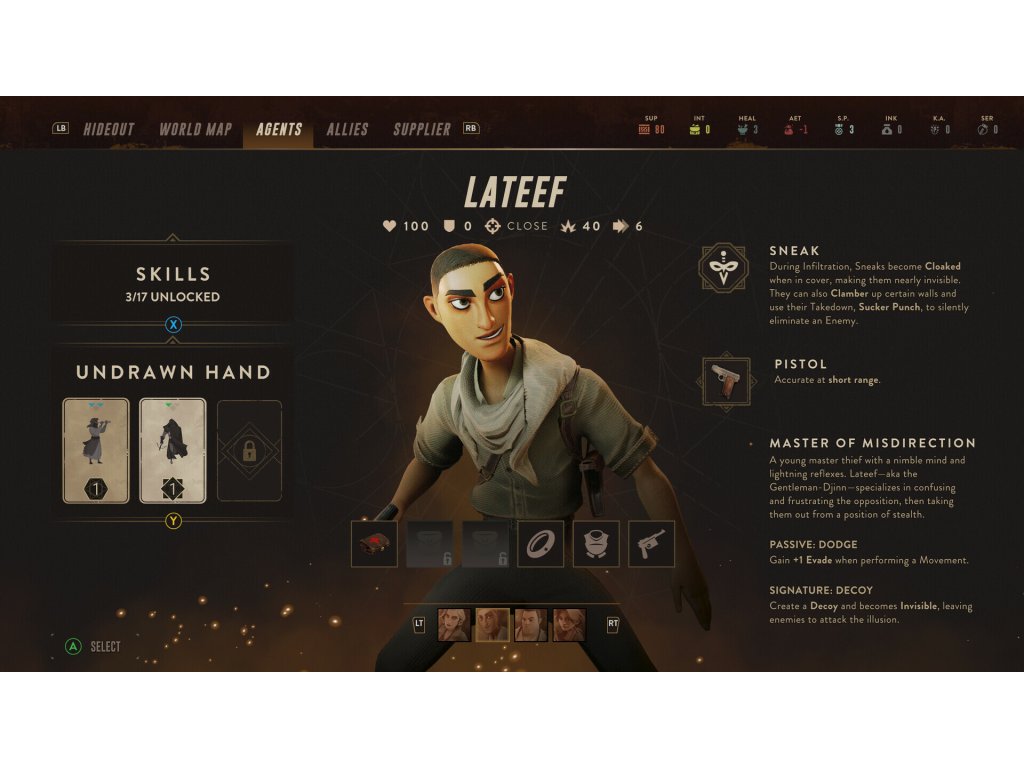
Task: Select the body armor vest slot
Action: click(596, 544)
